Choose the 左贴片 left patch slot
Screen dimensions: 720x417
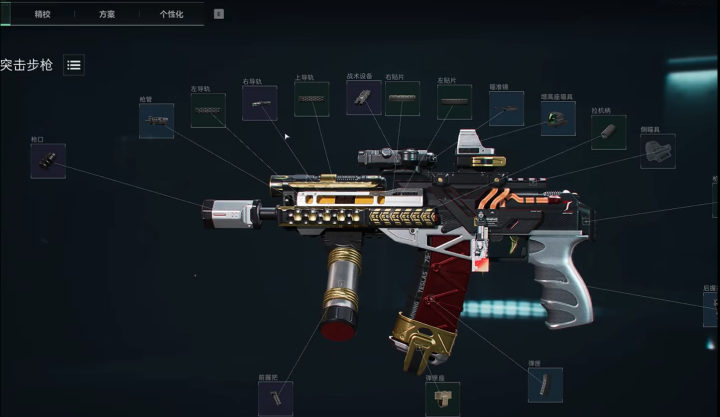point(454,102)
